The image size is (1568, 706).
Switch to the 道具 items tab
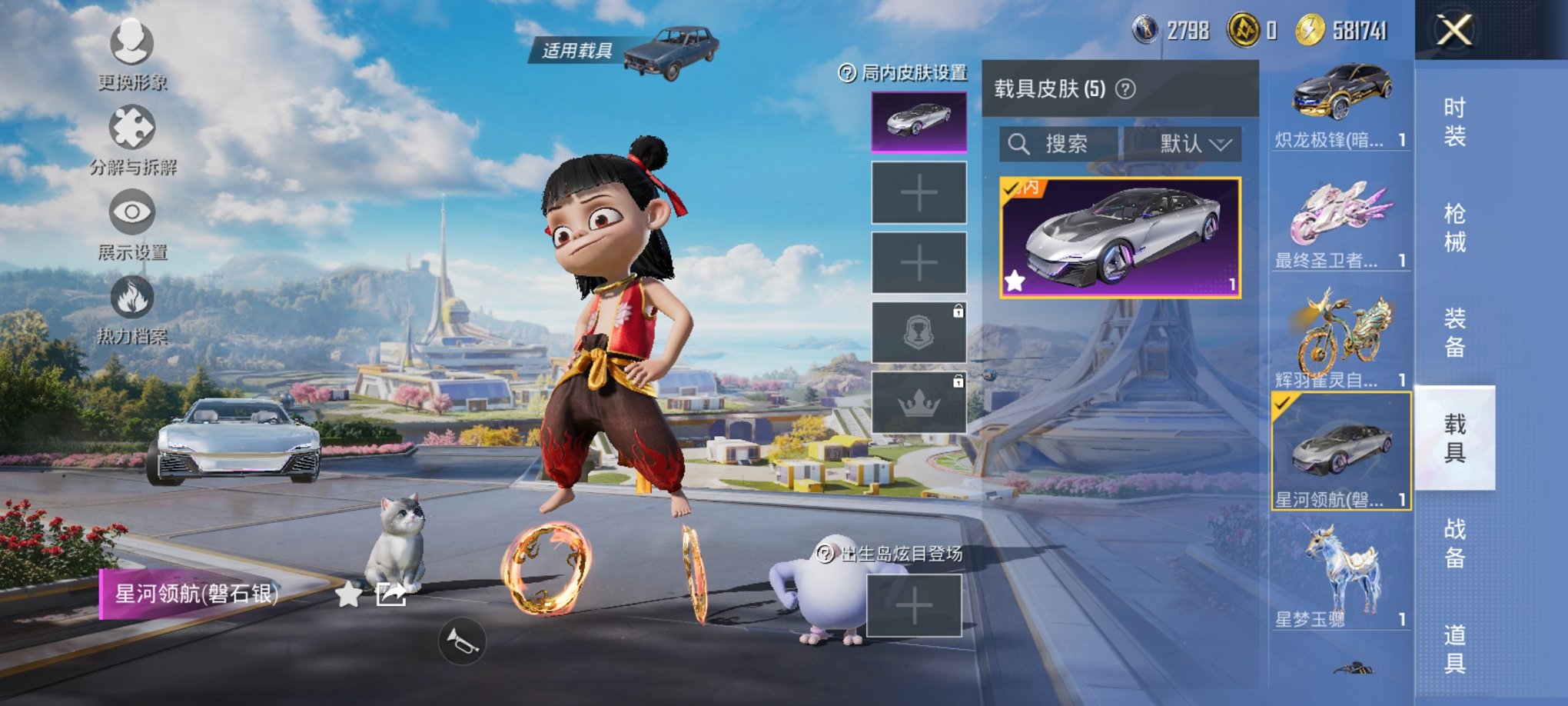(1454, 648)
